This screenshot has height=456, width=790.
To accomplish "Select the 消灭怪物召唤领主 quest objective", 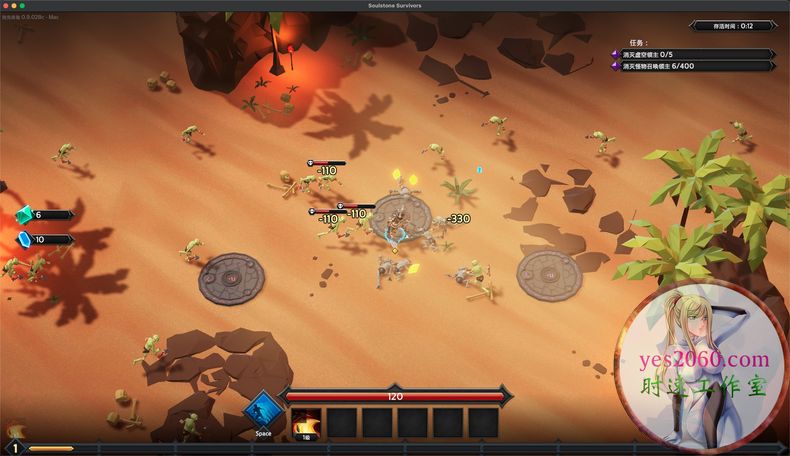I will click(x=692, y=66).
